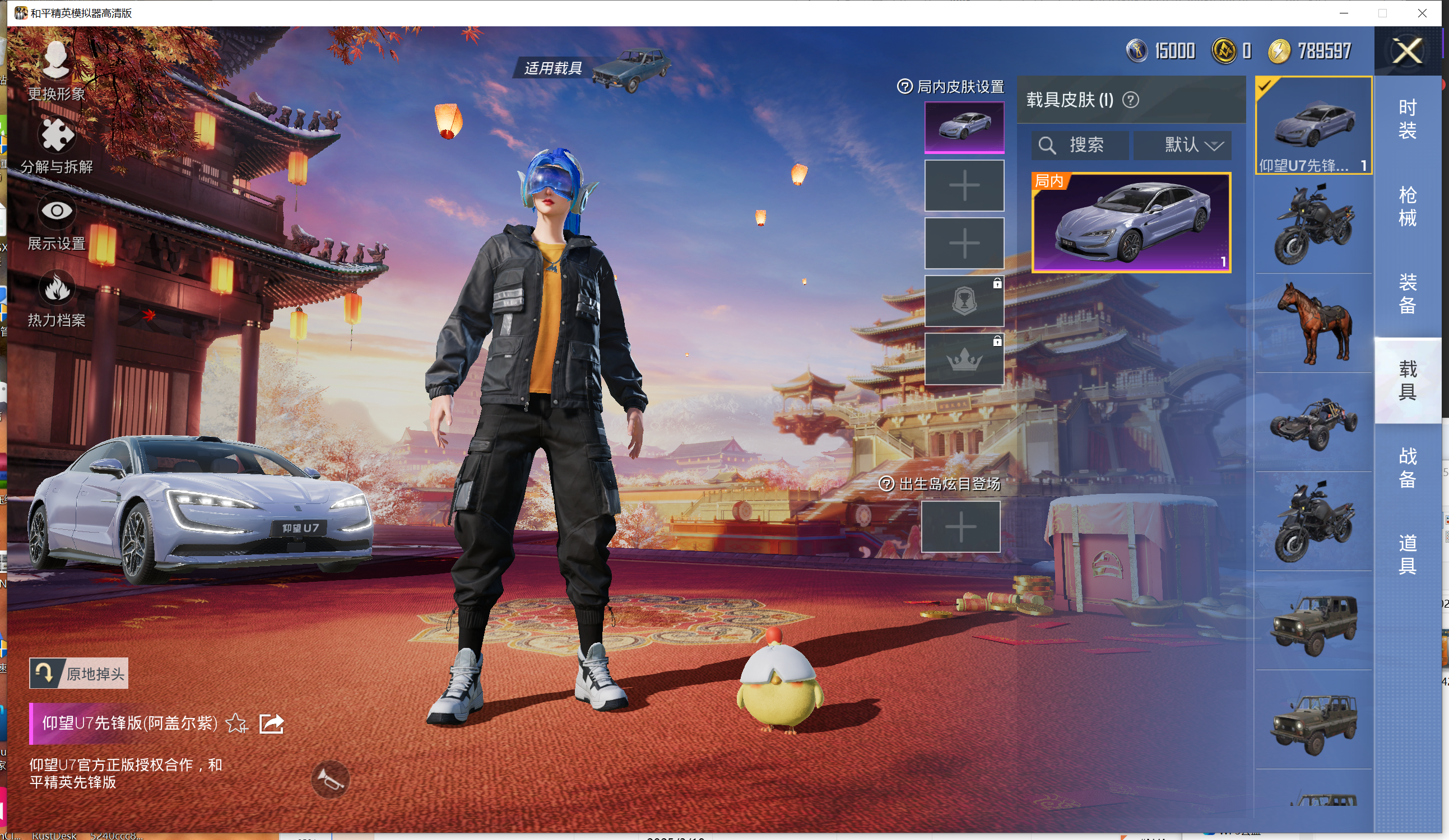The image size is (1449, 840).
Task: Open 热力档案 flame icon
Action: coord(57,299)
